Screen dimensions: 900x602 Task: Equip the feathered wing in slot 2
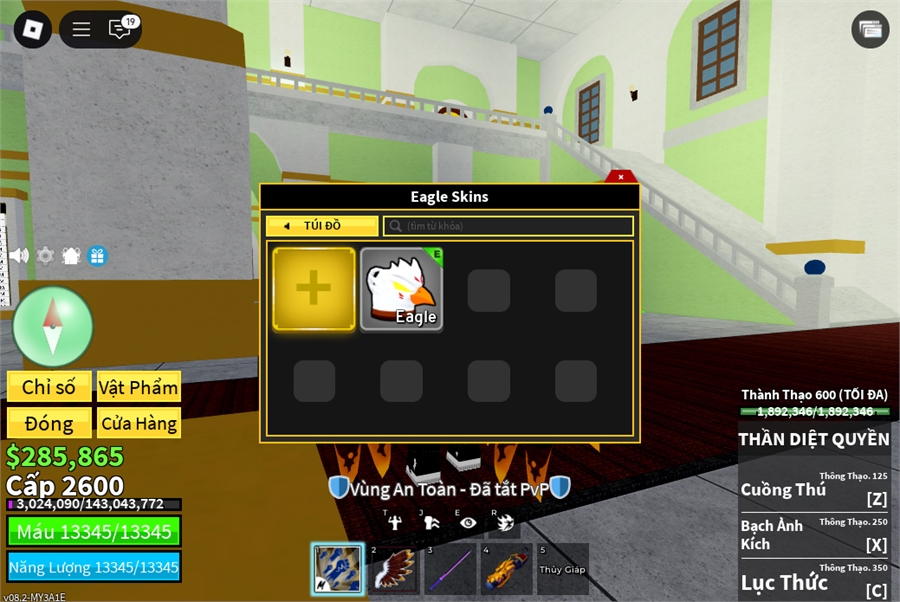point(394,569)
